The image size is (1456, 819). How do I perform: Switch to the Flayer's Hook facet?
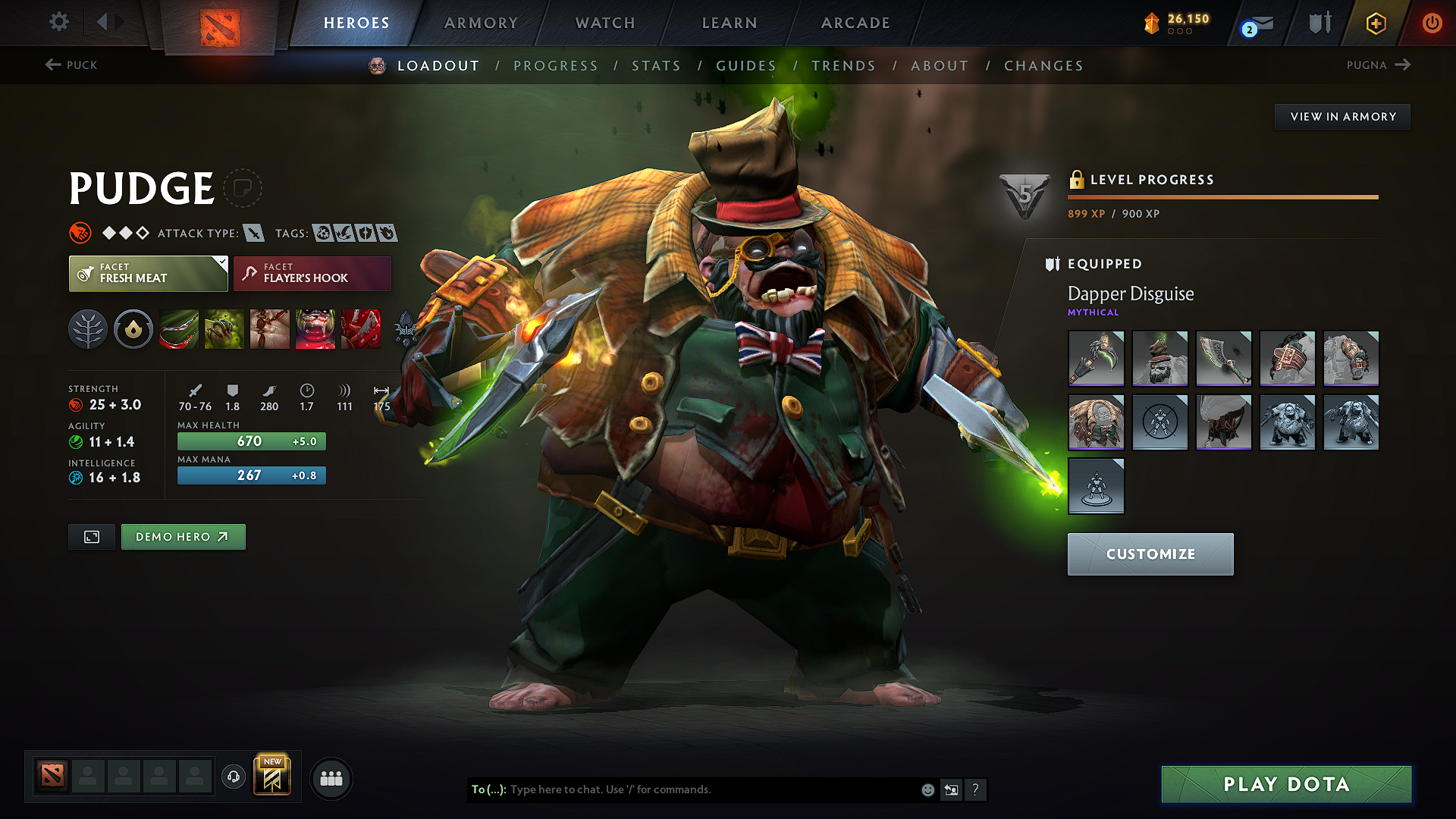click(x=311, y=273)
